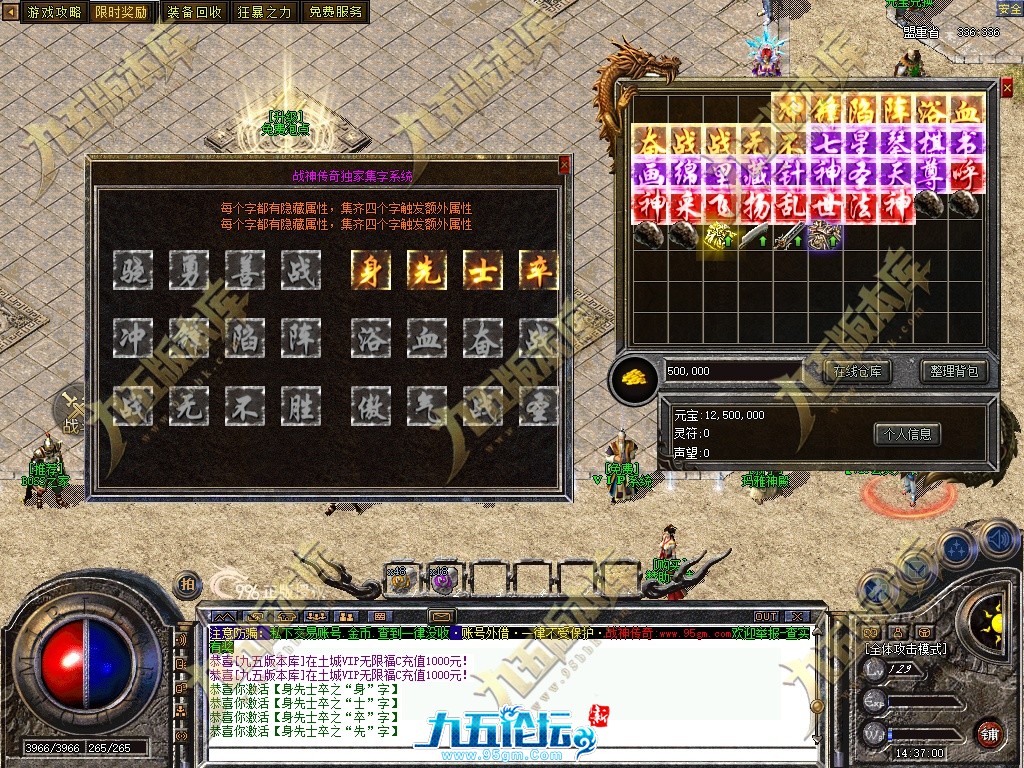The image size is (1024, 768).
Task: Open the 铺 shop button
Action: point(990,733)
